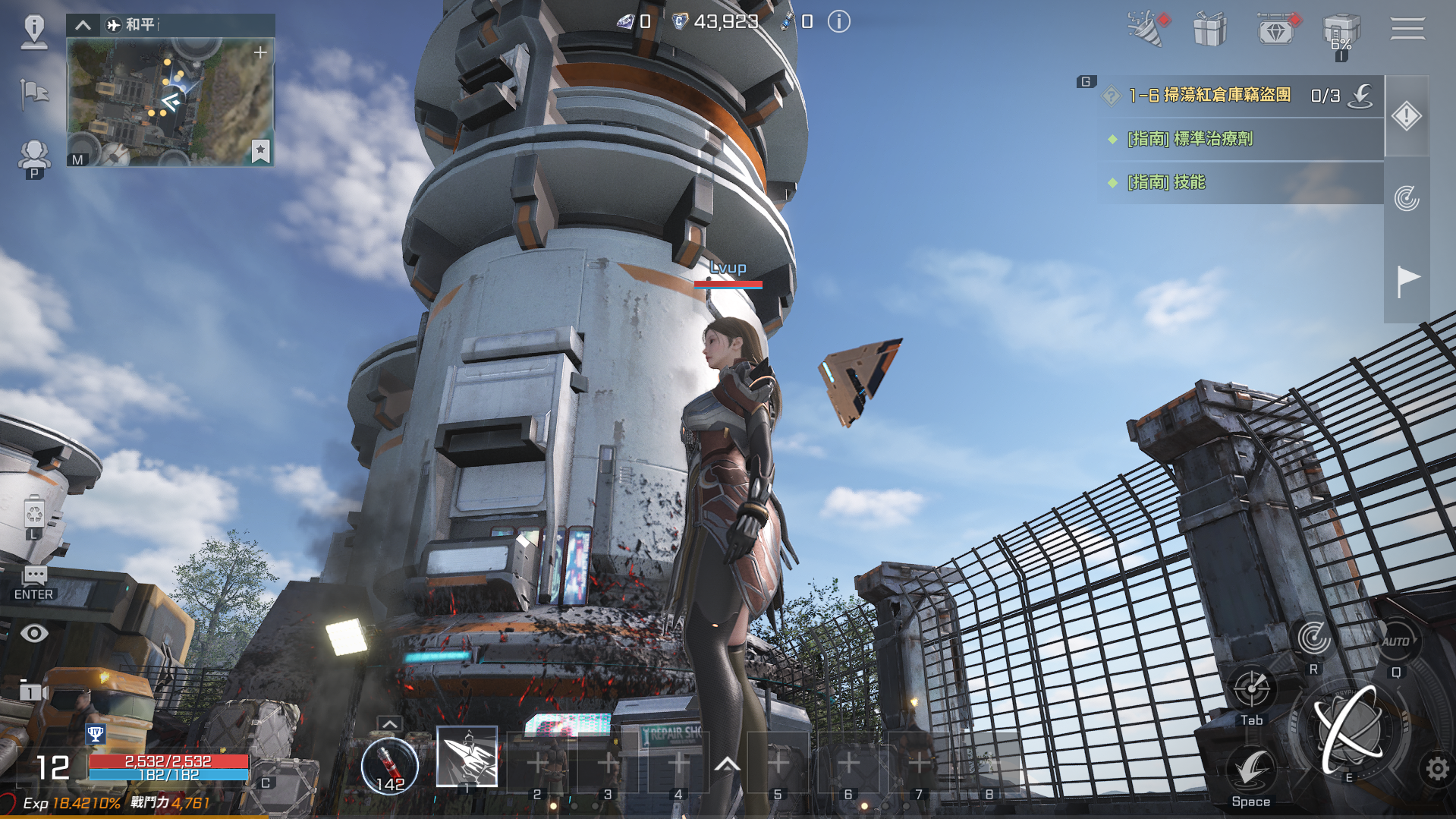The image size is (1456, 819).
Task: Click the info icon beside currencies
Action: 838,22
